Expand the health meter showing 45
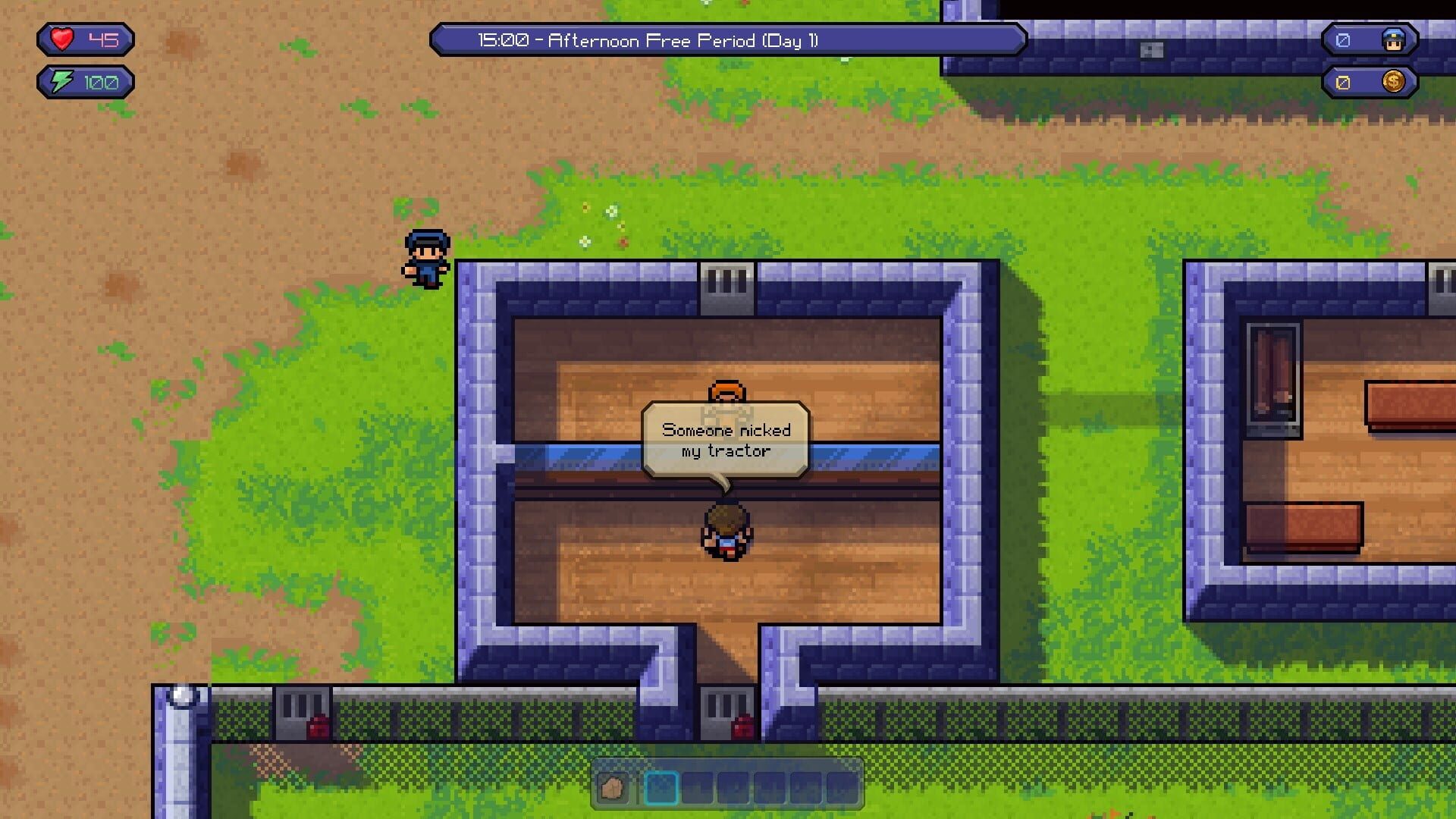The height and width of the screenshot is (819, 1456). [x=83, y=39]
